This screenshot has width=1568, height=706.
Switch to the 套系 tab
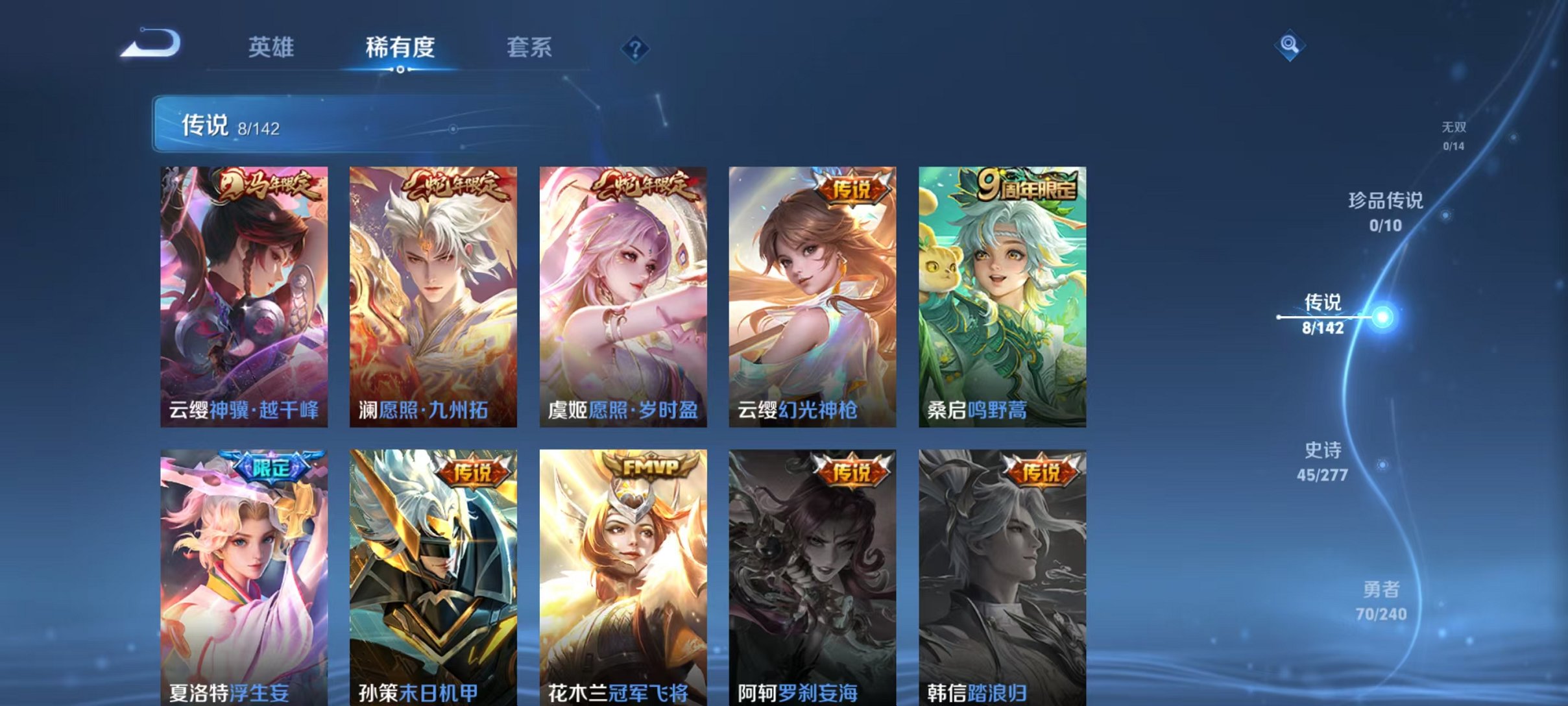coord(529,47)
